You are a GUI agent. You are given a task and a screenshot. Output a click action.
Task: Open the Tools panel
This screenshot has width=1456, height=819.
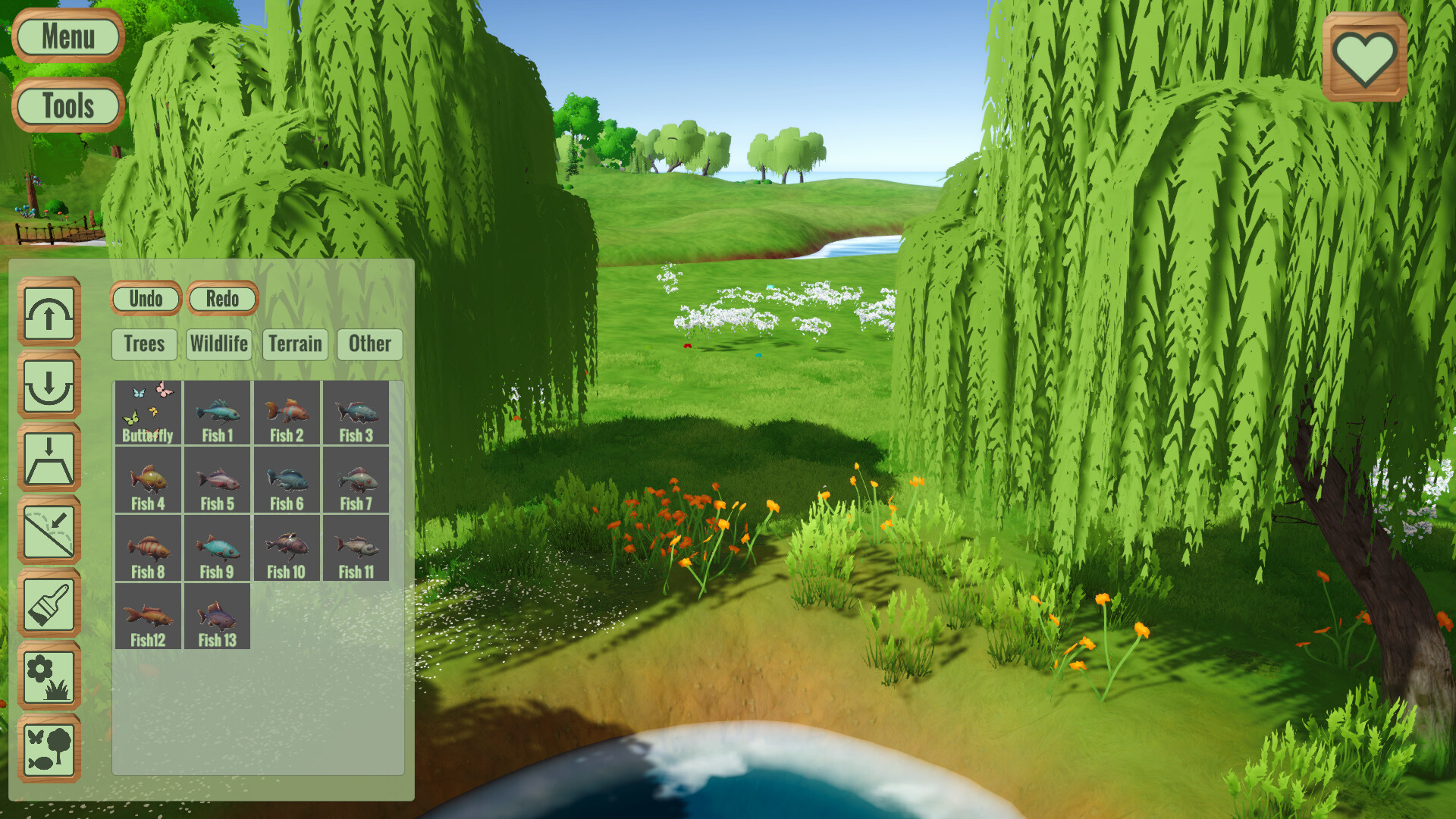[x=68, y=105]
